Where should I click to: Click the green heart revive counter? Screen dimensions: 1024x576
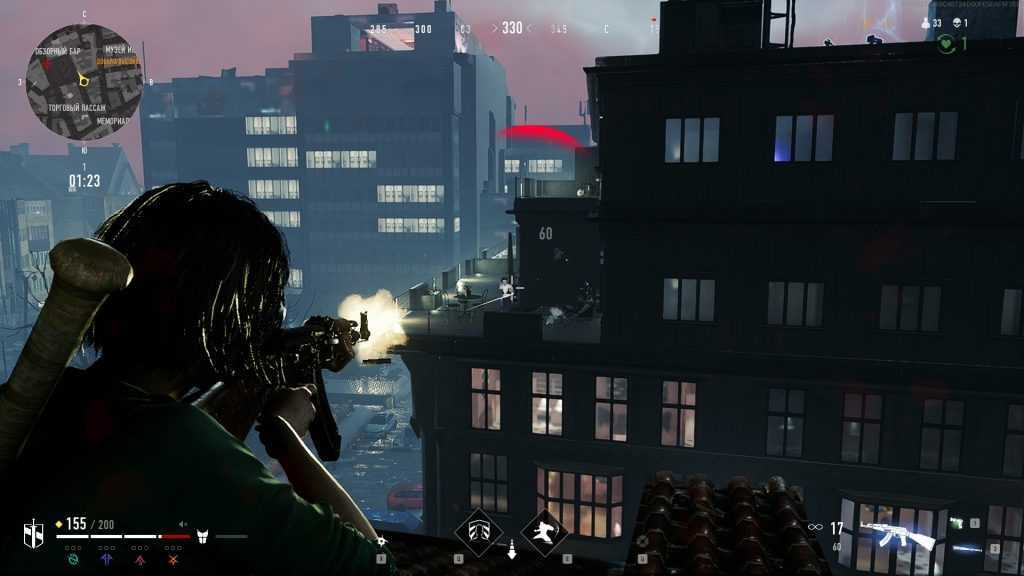click(x=946, y=44)
